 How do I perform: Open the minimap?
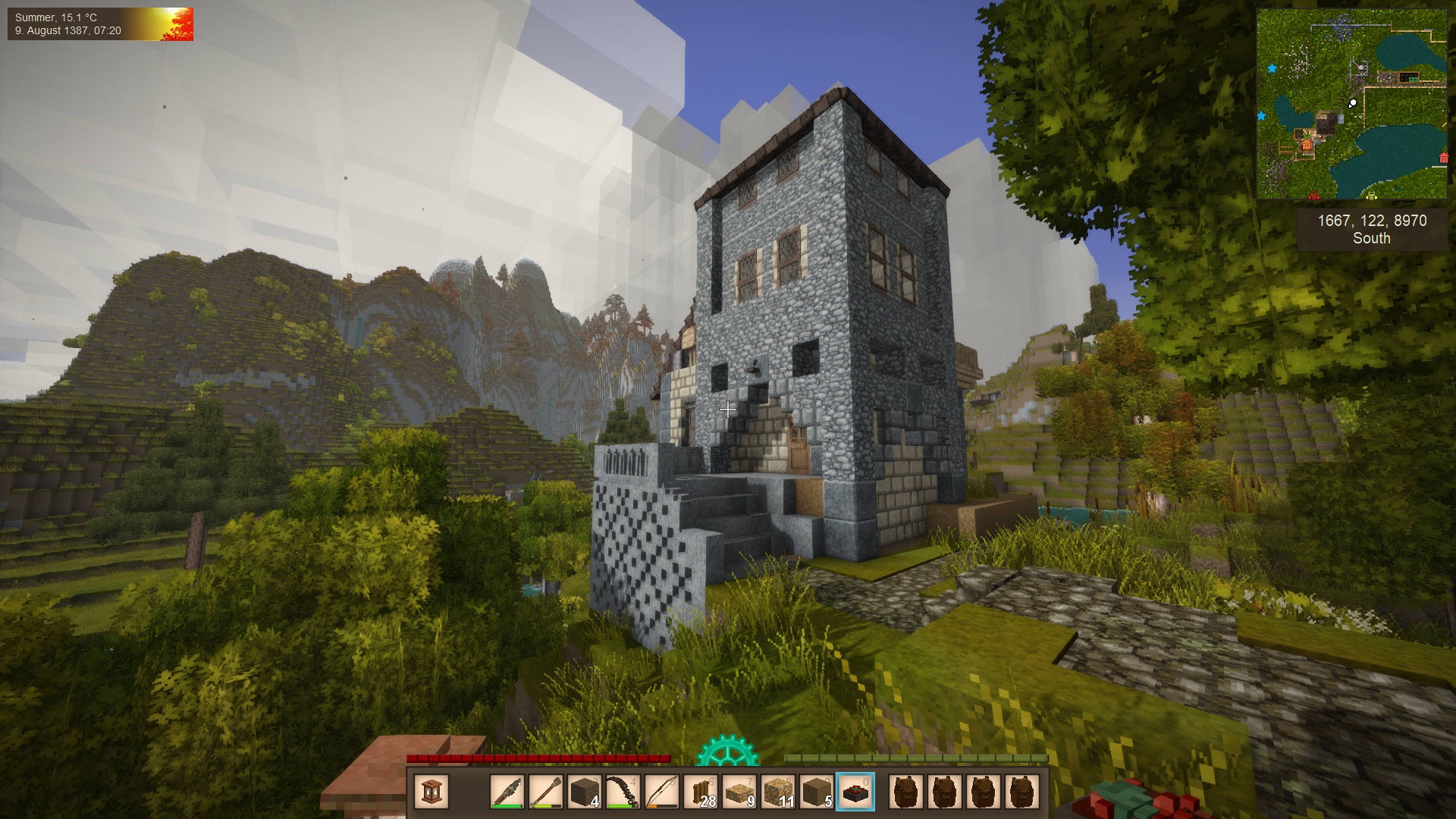(1351, 104)
